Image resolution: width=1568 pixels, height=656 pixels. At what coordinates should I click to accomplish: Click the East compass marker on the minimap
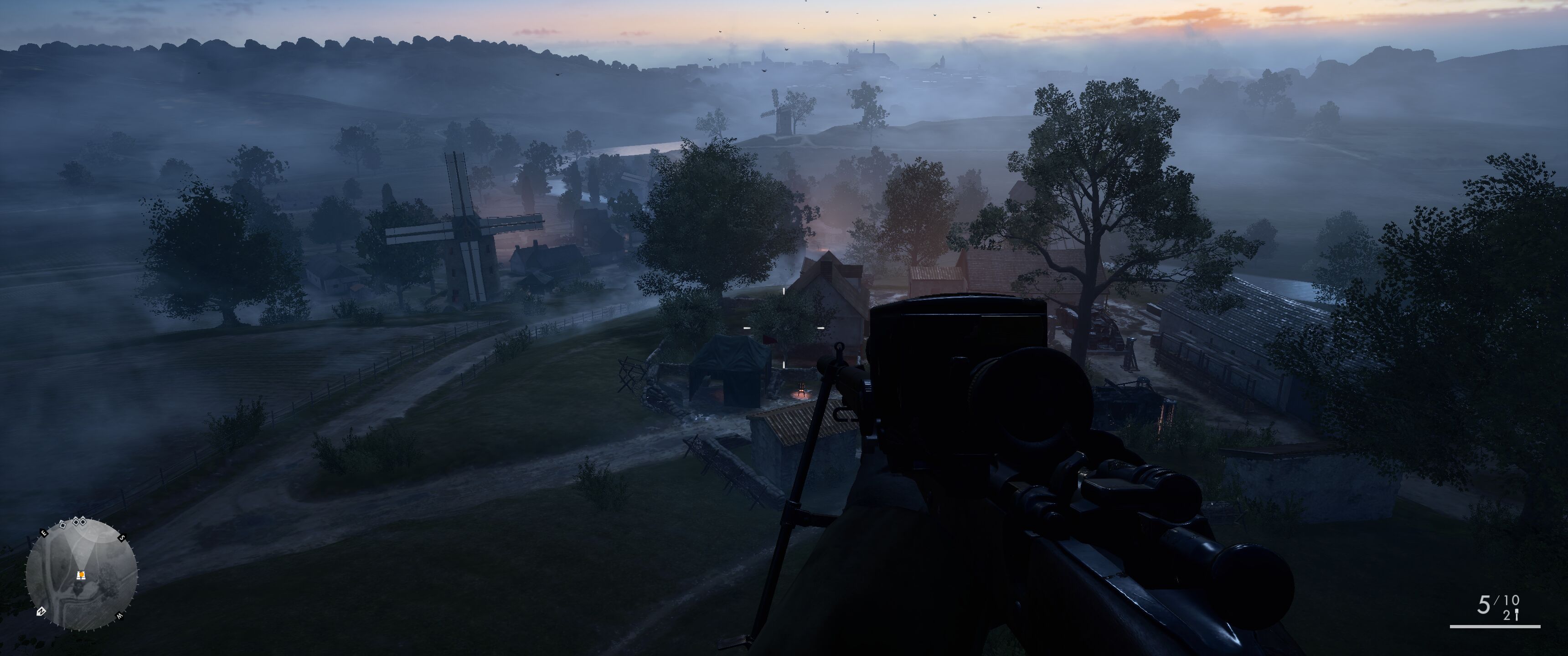click(x=43, y=533)
